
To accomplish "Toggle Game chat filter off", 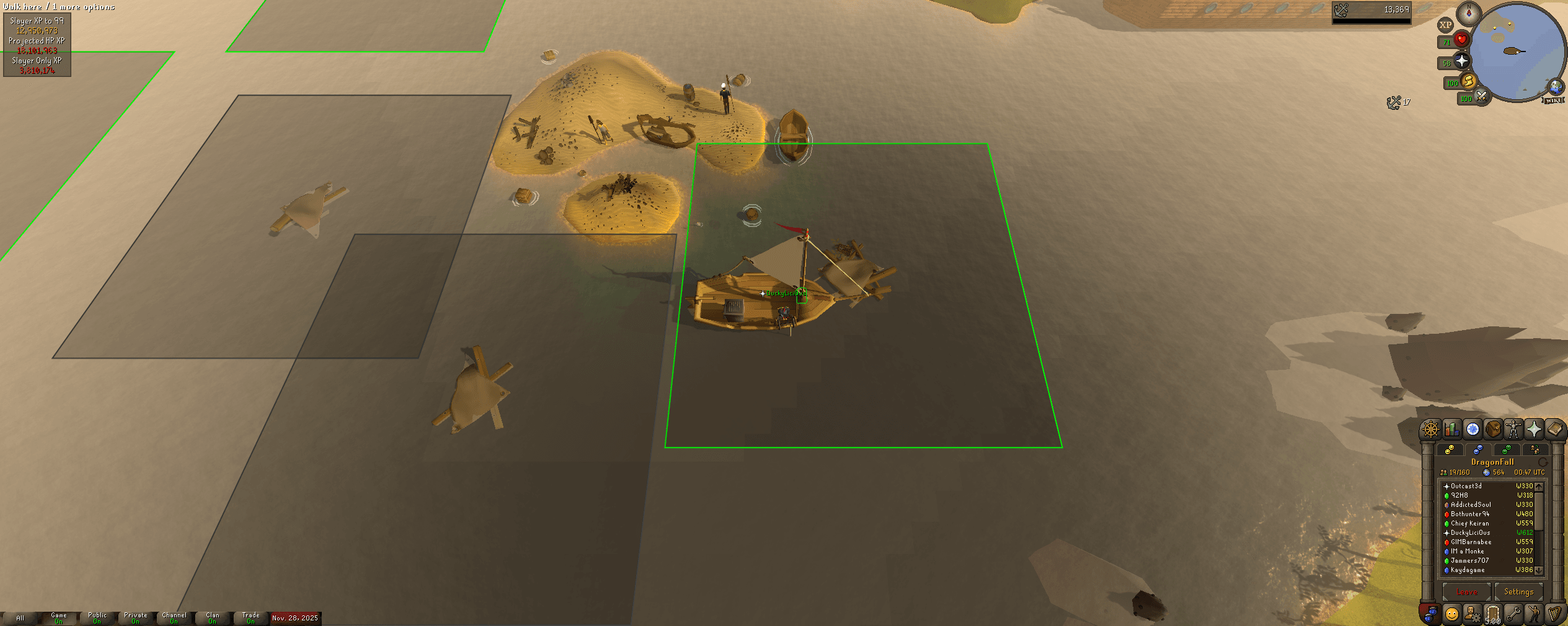I will [x=59, y=617].
